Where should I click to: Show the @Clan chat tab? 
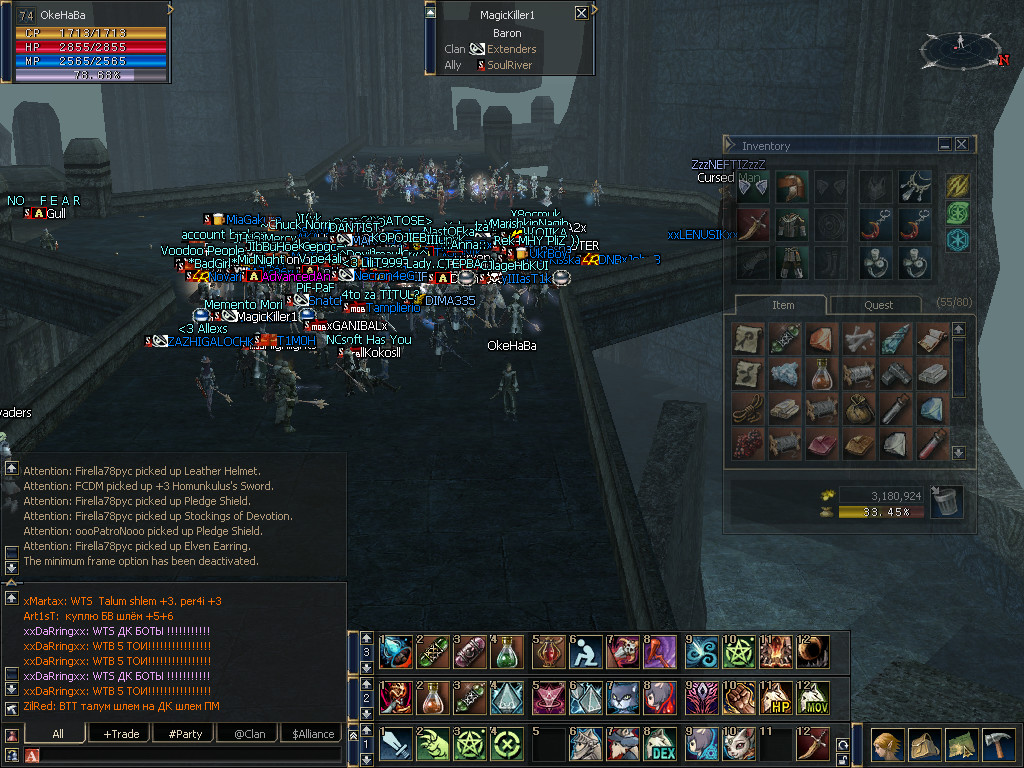point(249,733)
